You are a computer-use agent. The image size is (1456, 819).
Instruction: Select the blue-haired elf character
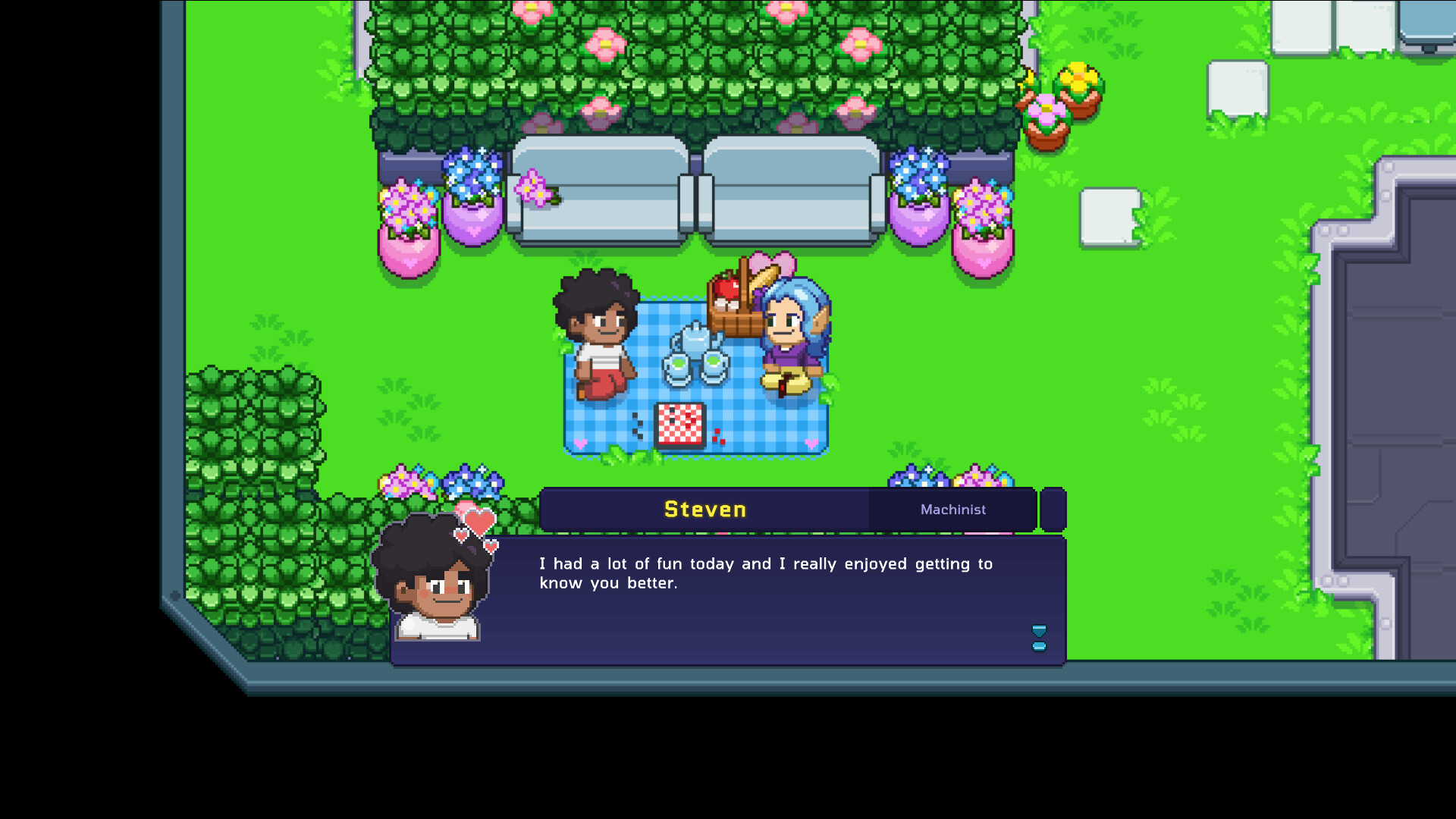tap(789, 334)
